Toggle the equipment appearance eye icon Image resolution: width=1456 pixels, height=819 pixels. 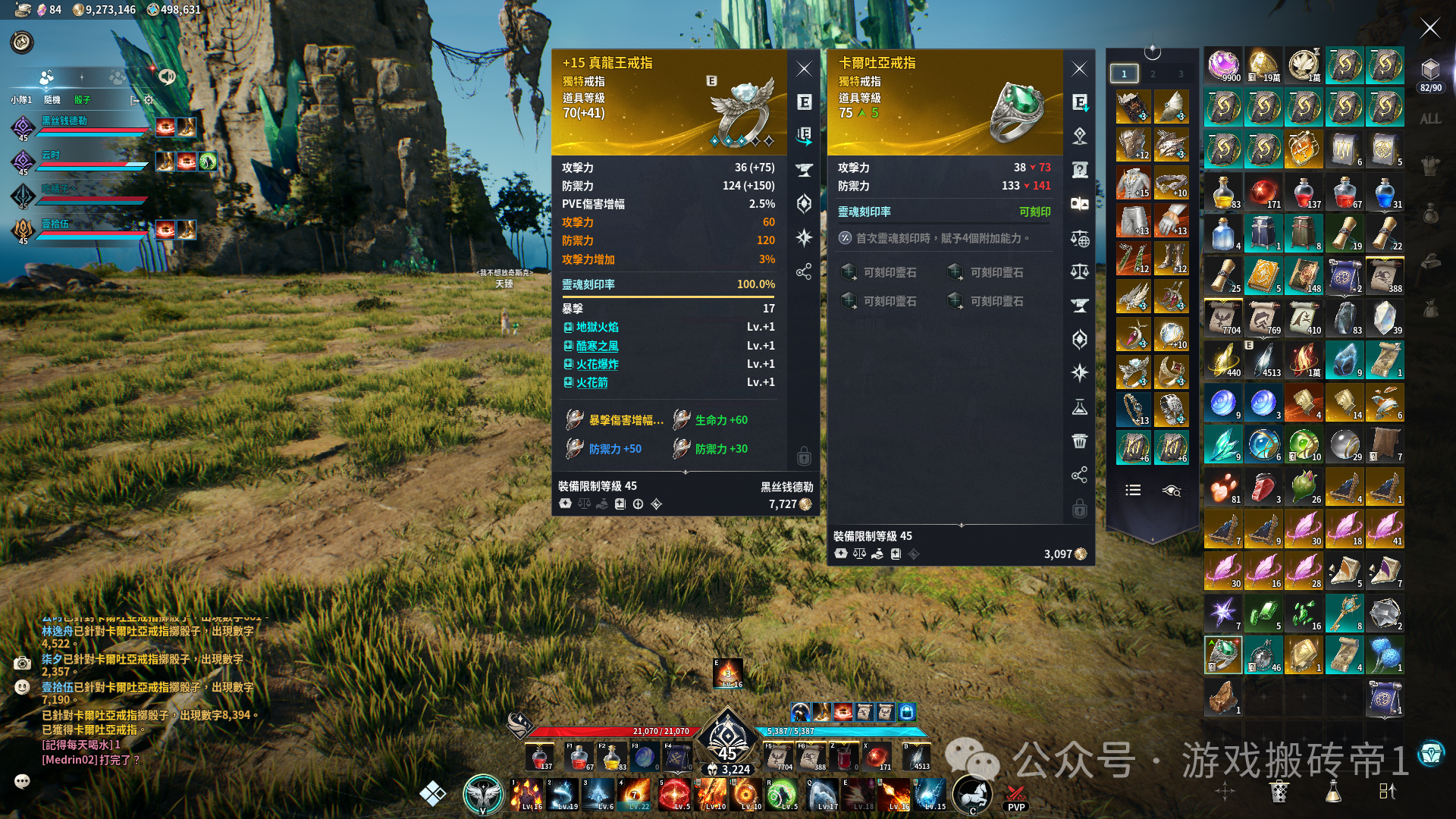coord(1172,491)
